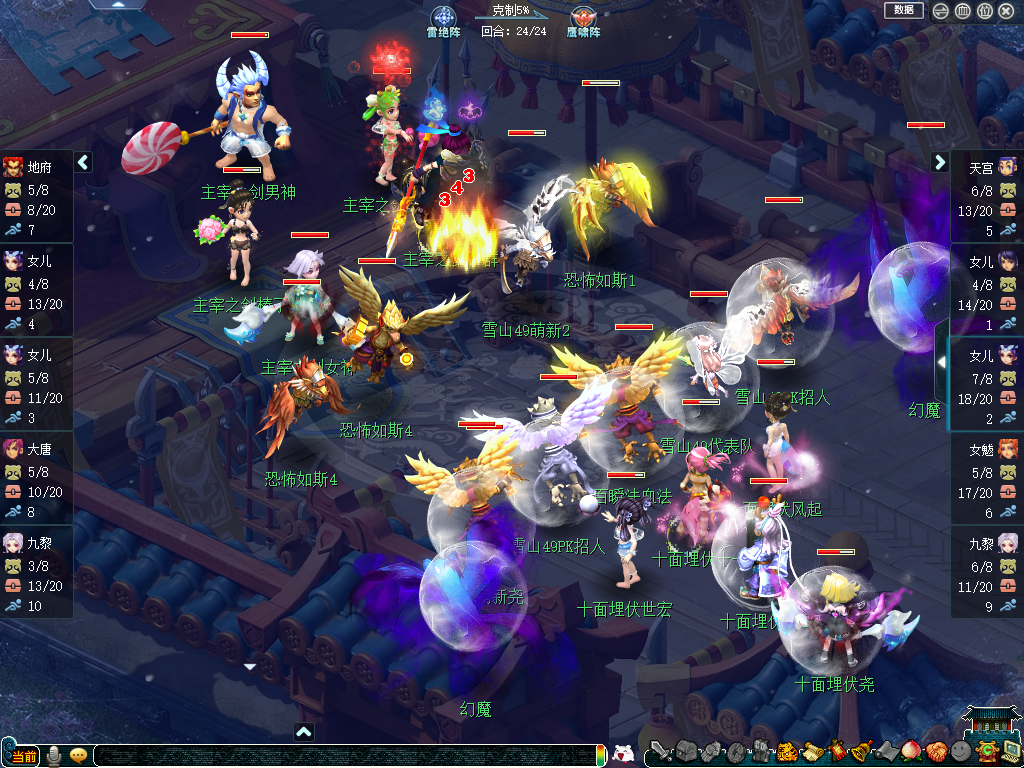Close the battle window with the X button
Viewport: 1024px width, 768px height.
click(x=1006, y=11)
